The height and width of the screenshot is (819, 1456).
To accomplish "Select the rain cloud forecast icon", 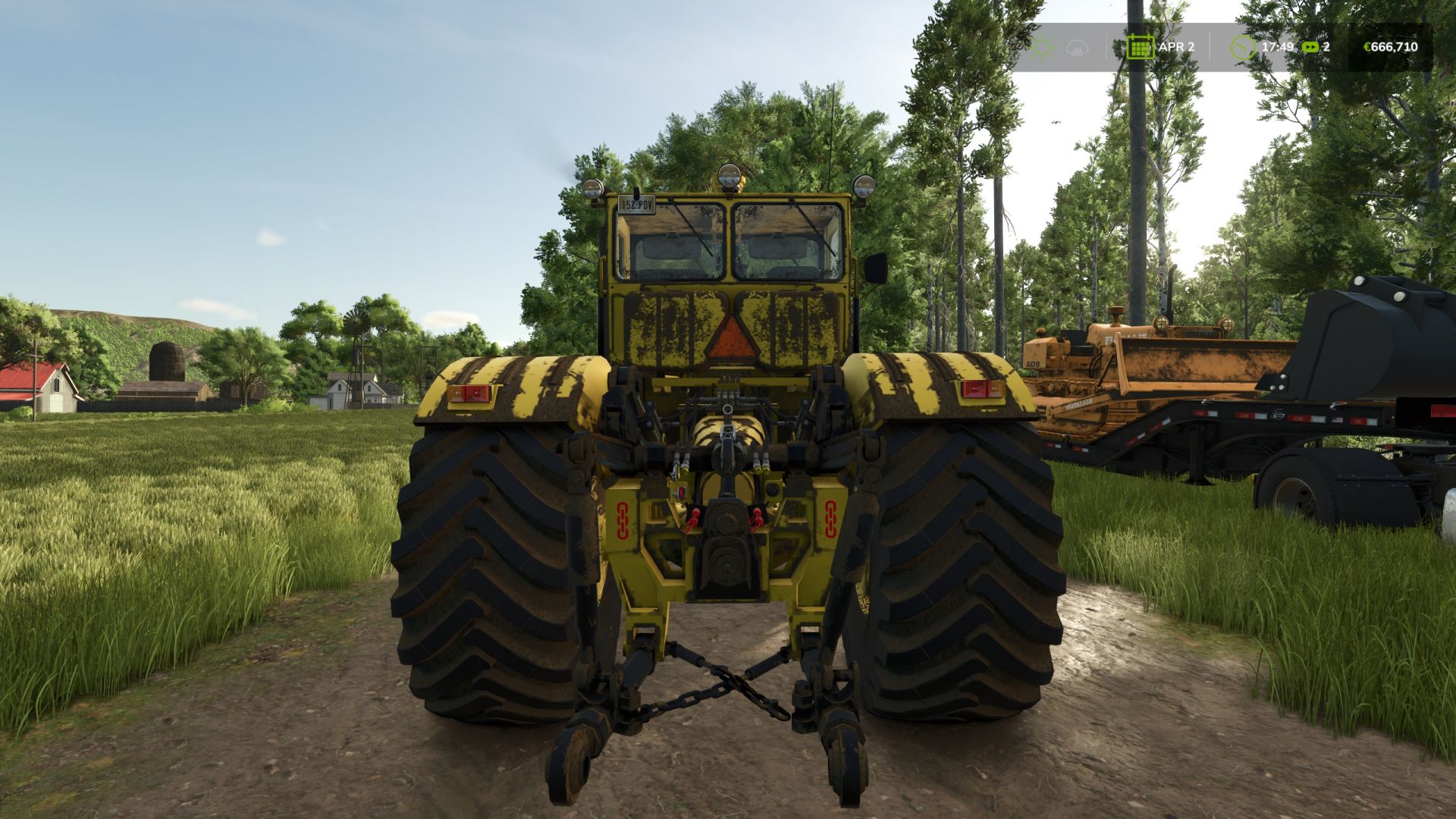I will coord(1075,48).
